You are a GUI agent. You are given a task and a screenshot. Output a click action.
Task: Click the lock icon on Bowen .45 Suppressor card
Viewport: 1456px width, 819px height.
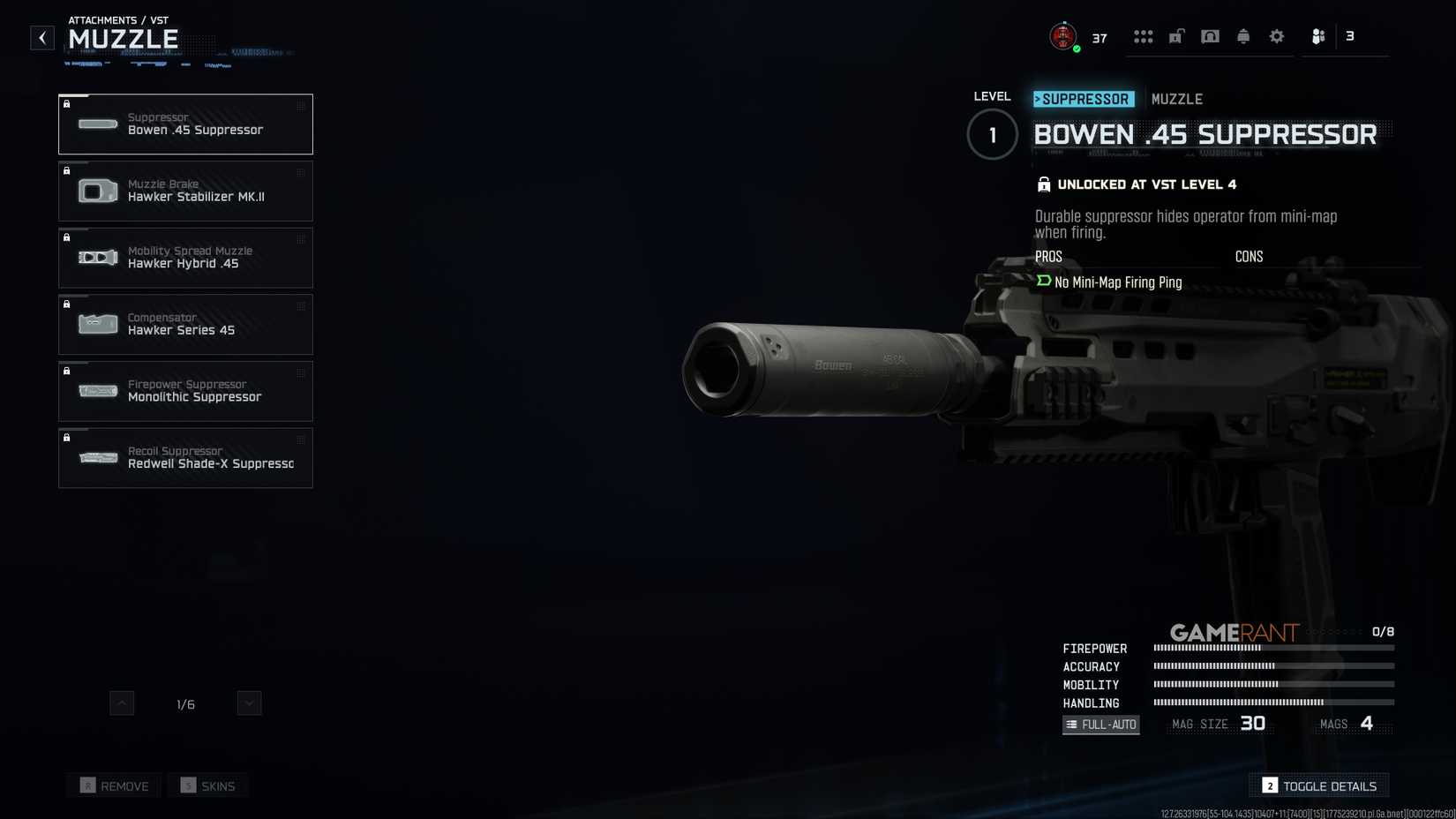coord(68,105)
